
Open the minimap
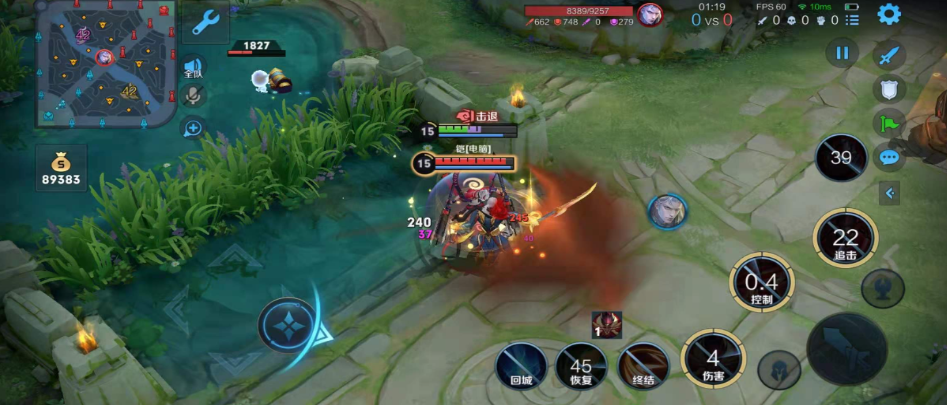105,62
